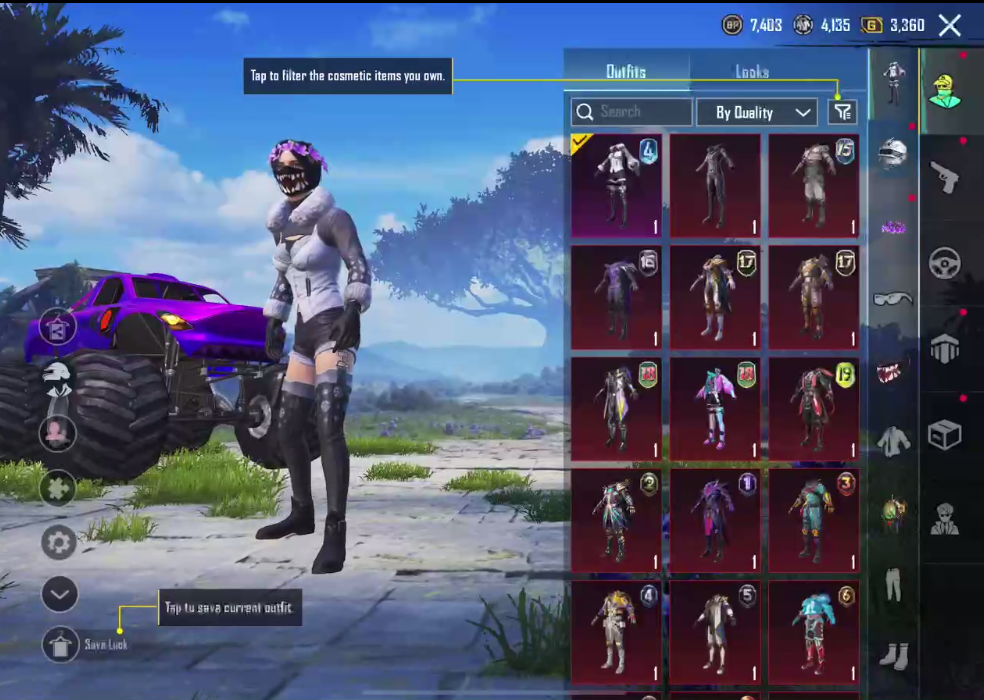984x700 pixels.
Task: Select the outfit tile with badge 19
Action: click(x=814, y=408)
